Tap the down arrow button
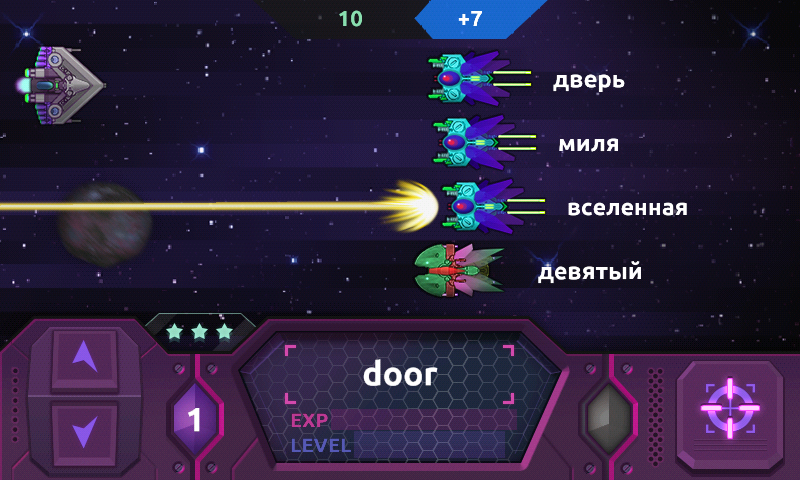Screen dimensions: 800x480 84,431
